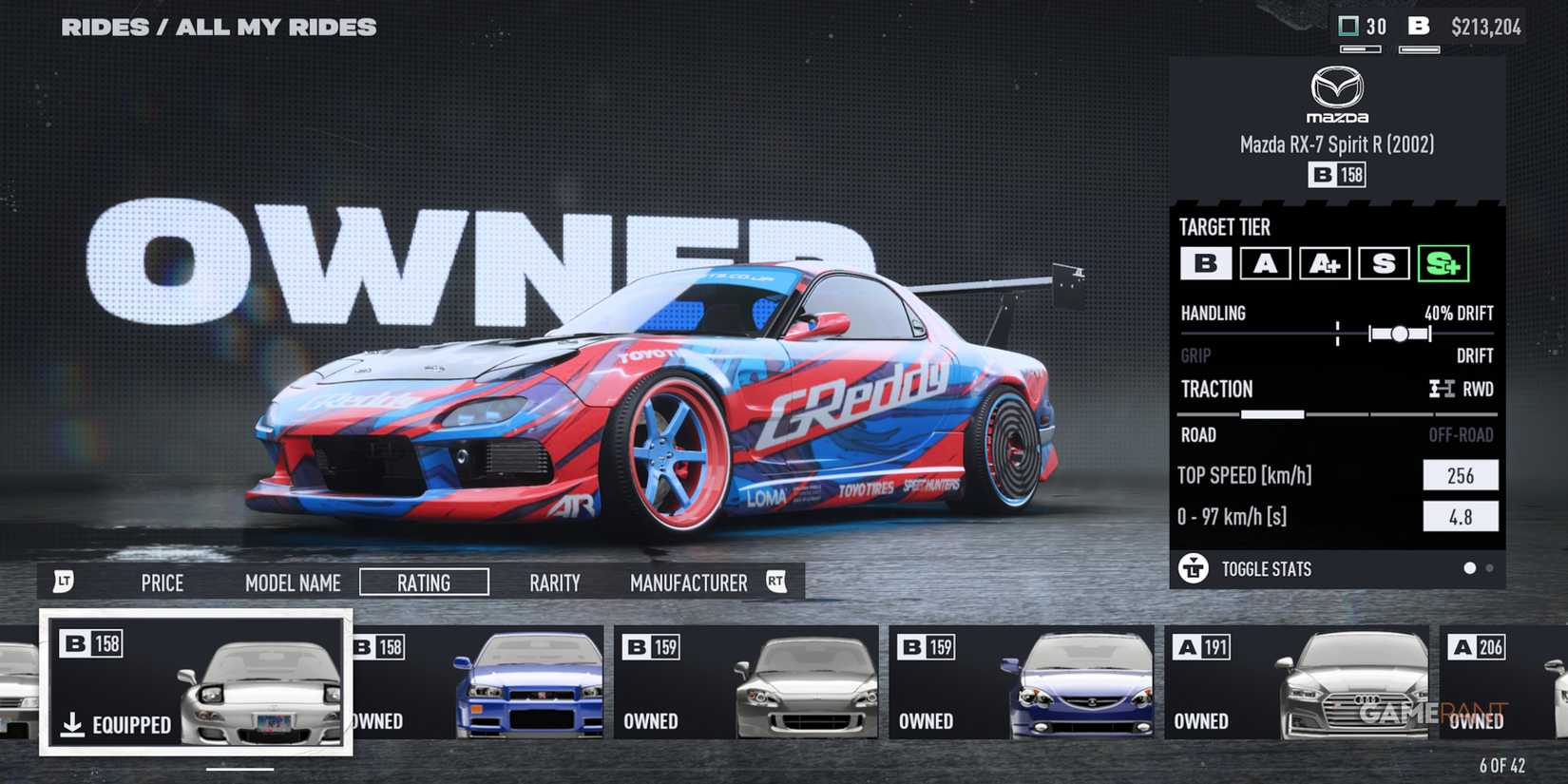Click the LT icon beside Toggle Stats
The width and height of the screenshot is (1568, 784).
pyautogui.click(x=1192, y=568)
